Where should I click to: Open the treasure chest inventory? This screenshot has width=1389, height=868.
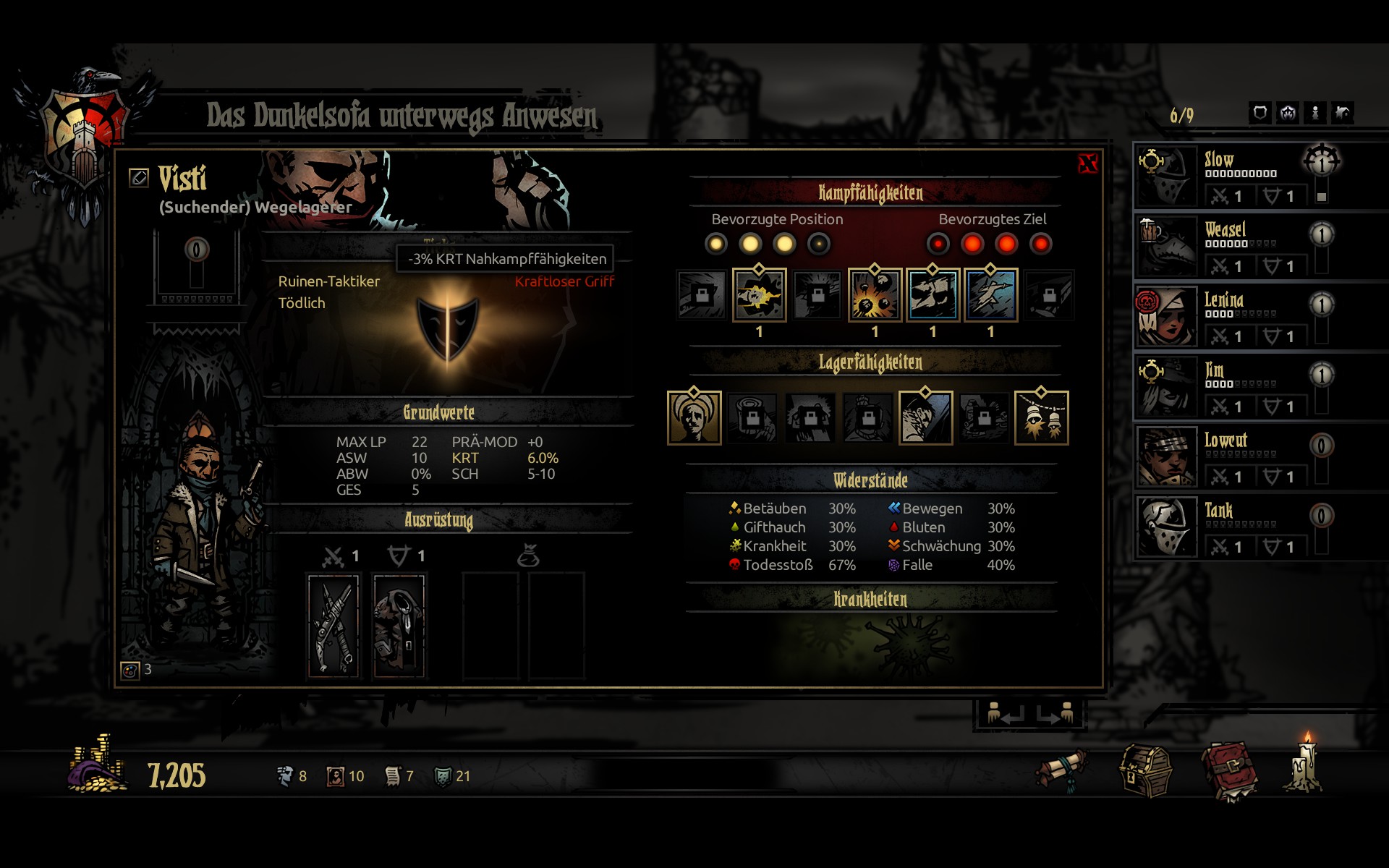tap(1146, 773)
